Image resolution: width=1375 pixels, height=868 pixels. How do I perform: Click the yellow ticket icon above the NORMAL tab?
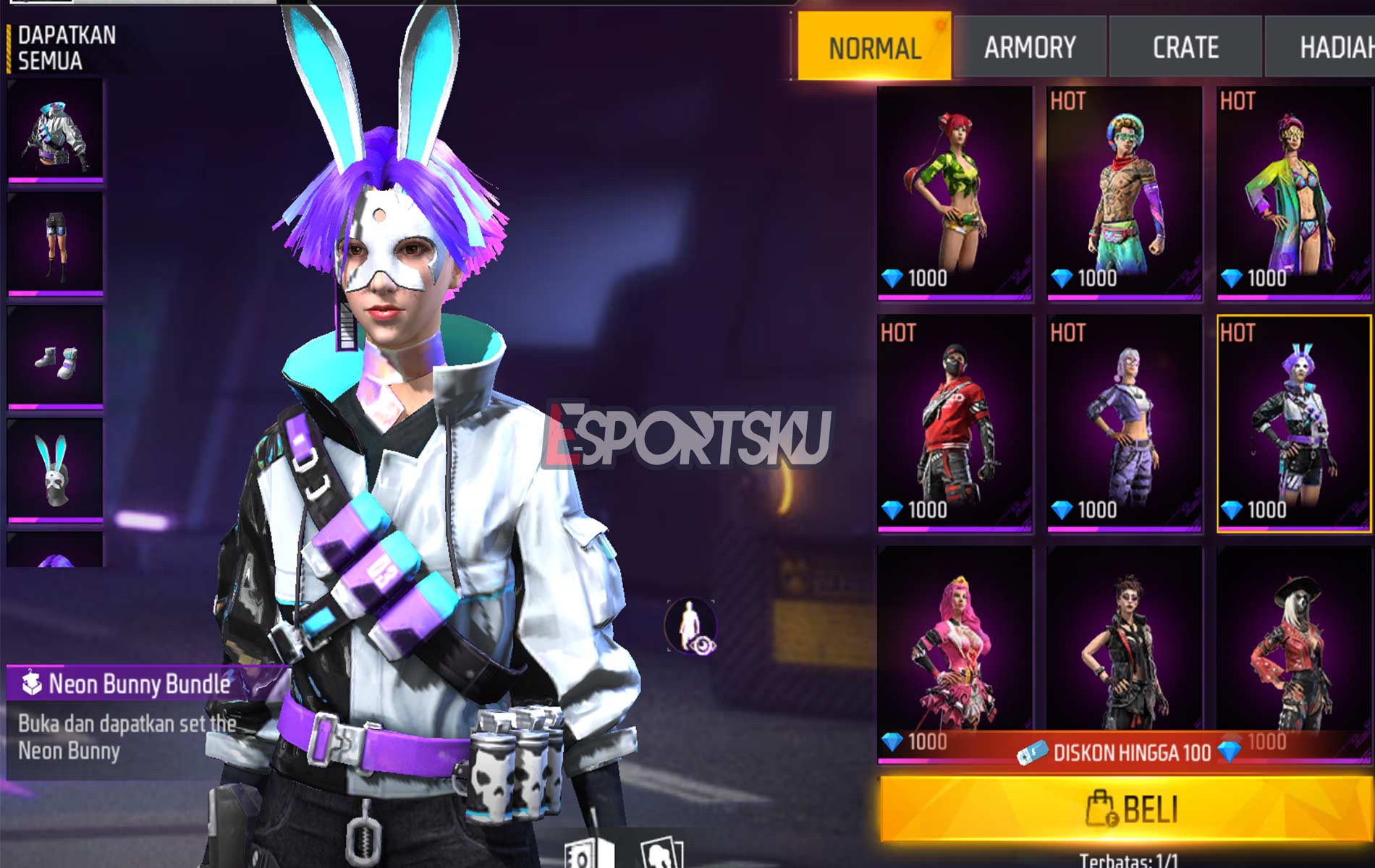(939, 24)
